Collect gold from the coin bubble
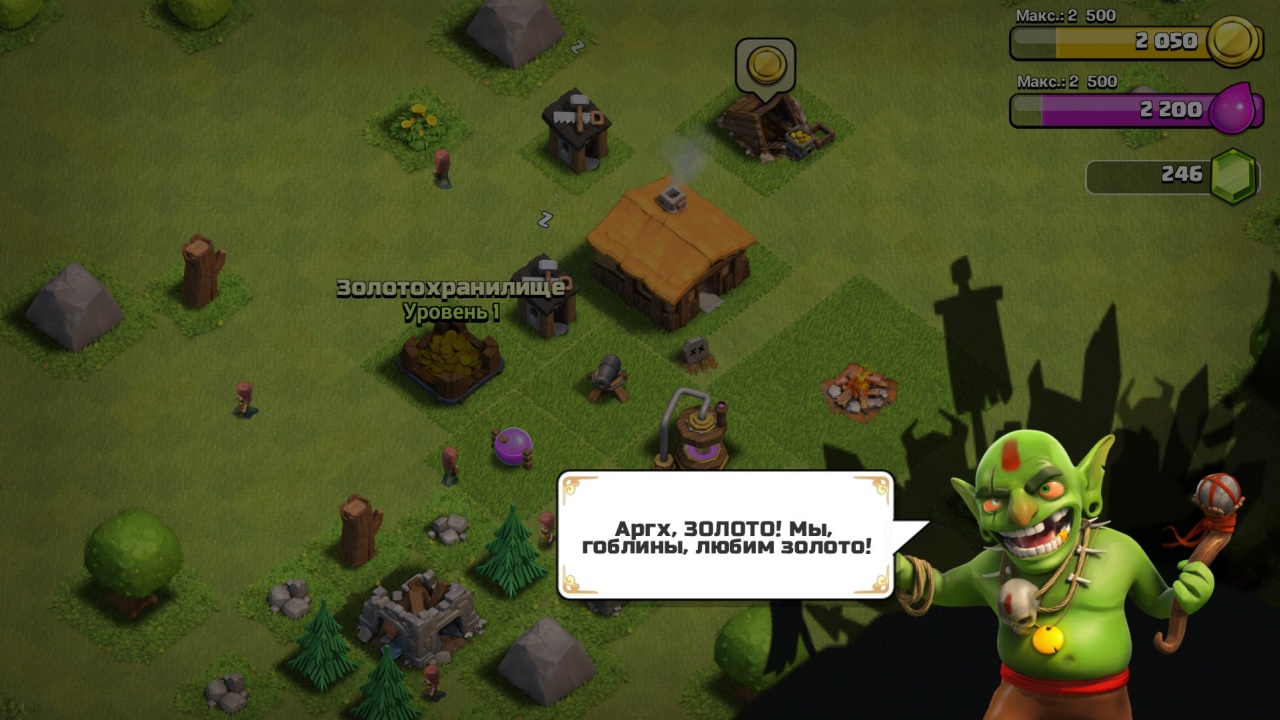This screenshot has height=720, width=1280. (765, 66)
